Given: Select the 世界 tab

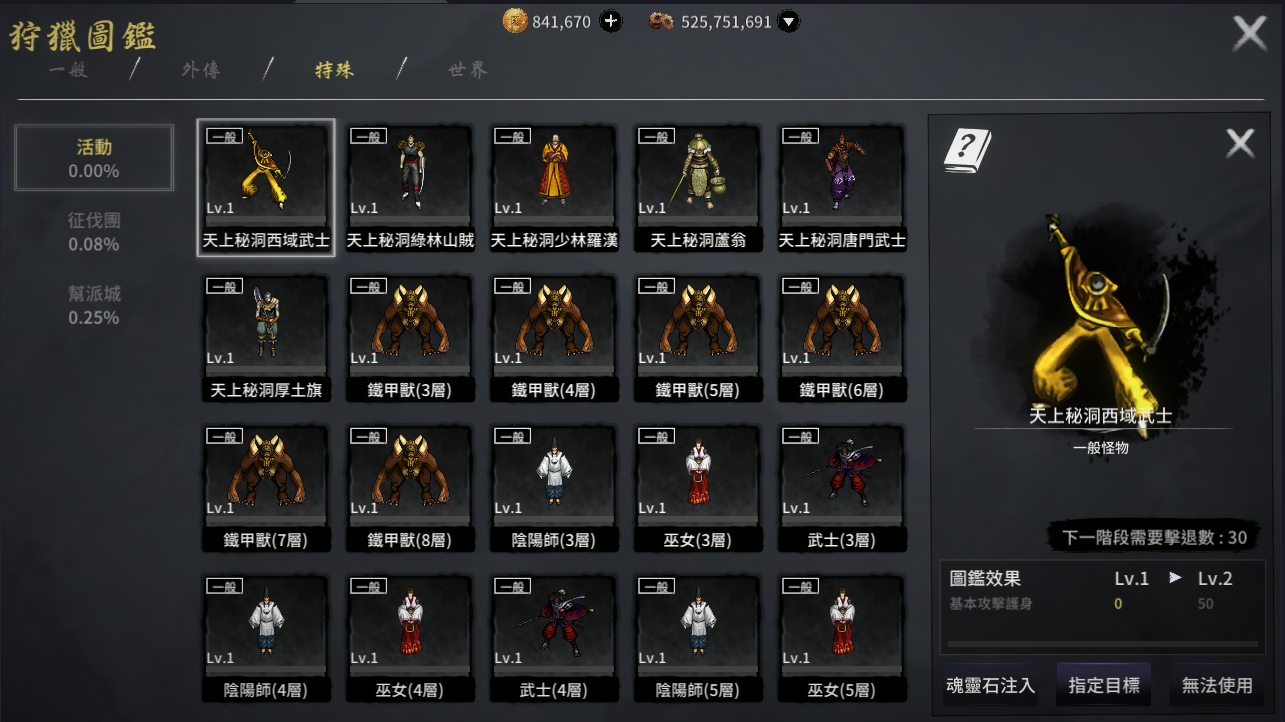Looking at the screenshot, I should [468, 70].
